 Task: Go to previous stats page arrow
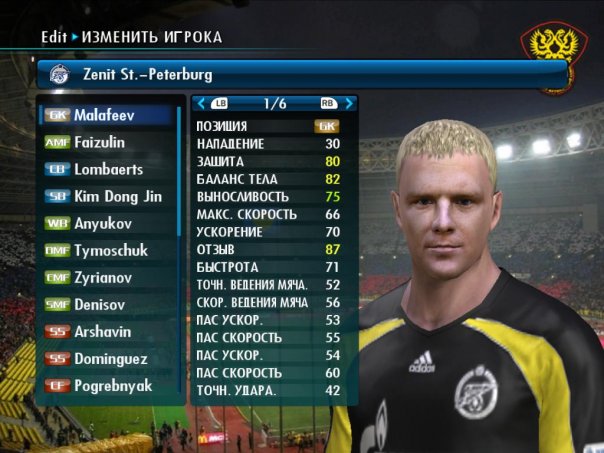[x=201, y=102]
